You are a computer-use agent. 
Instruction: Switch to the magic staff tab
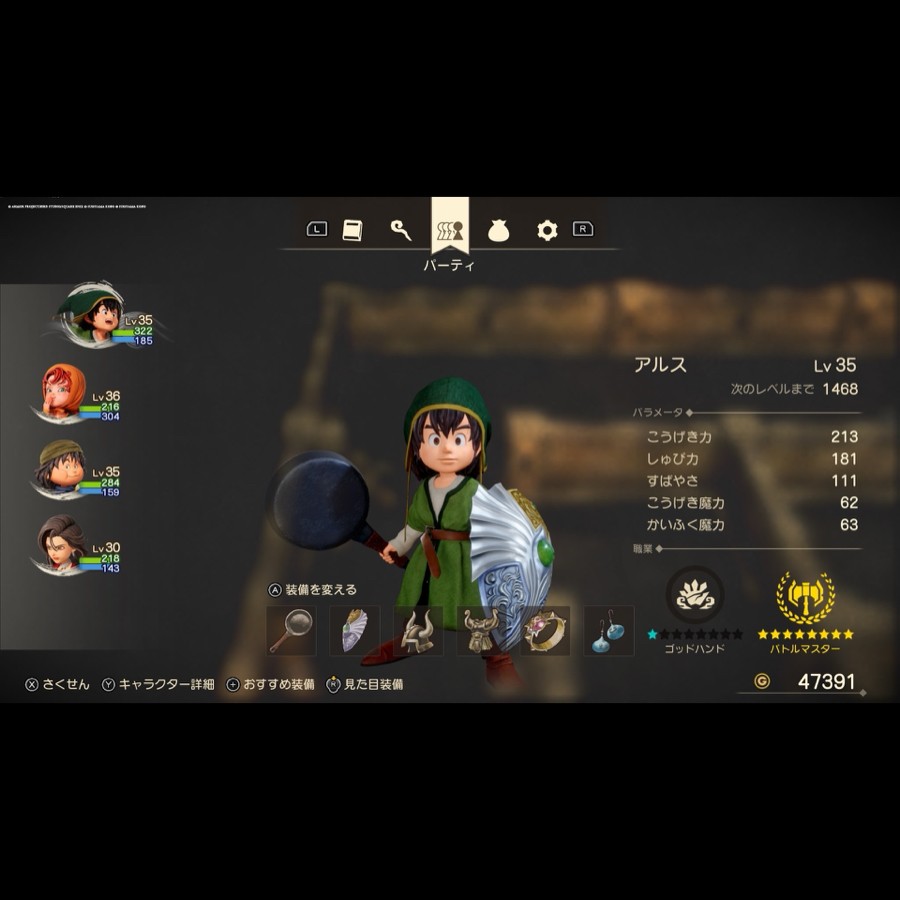[x=401, y=230]
